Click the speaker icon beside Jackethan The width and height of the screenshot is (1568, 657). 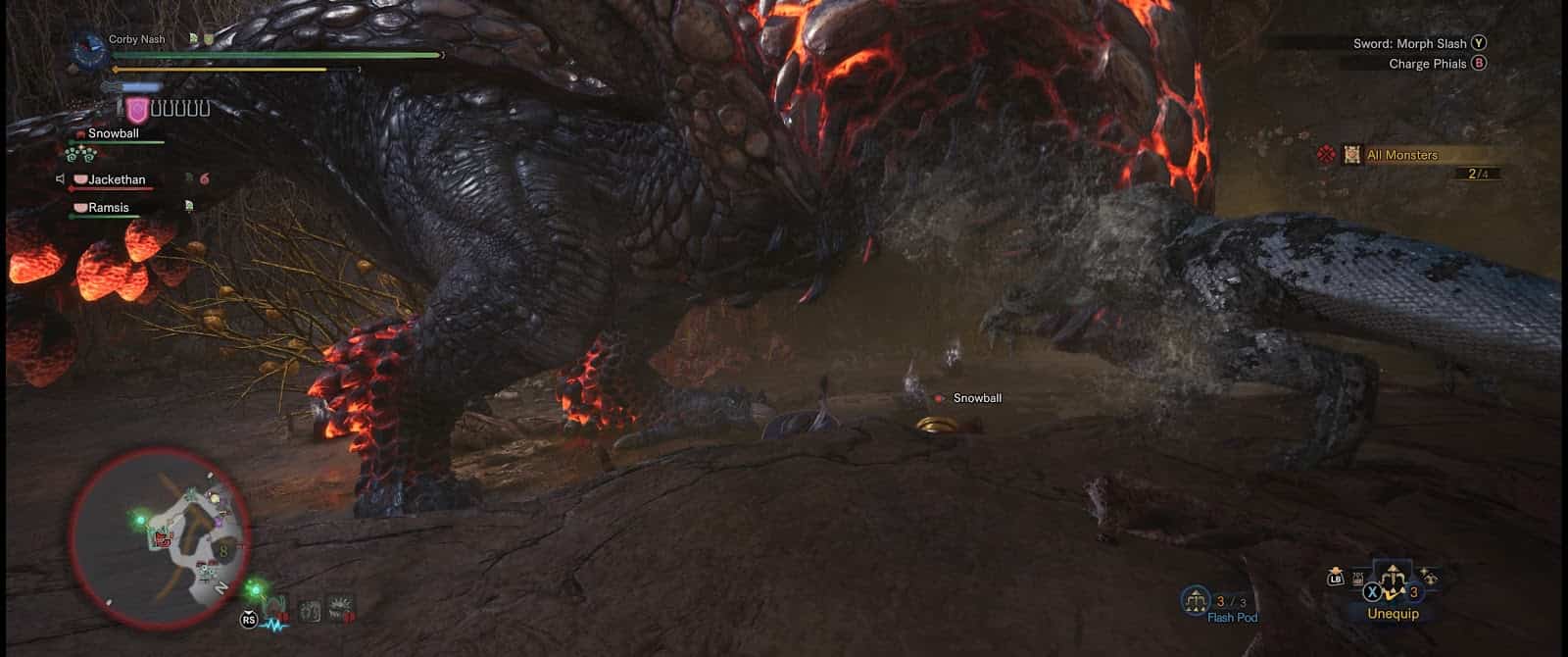click(61, 179)
